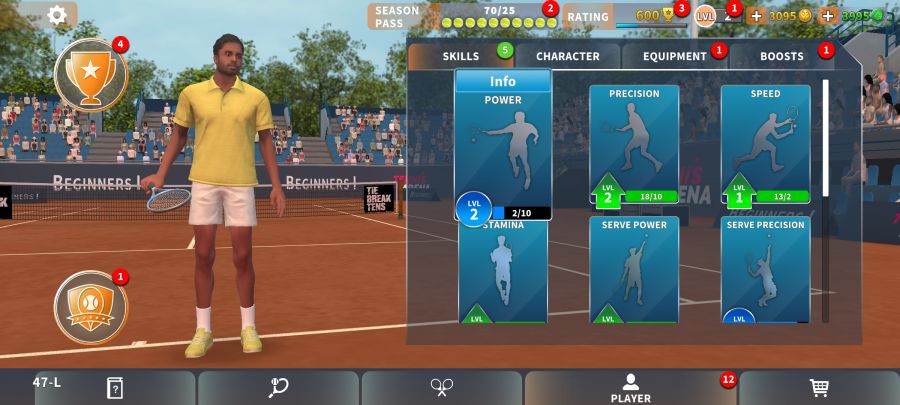Image resolution: width=900 pixels, height=405 pixels.
Task: Add more green gems with plus button
Action: click(x=828, y=16)
